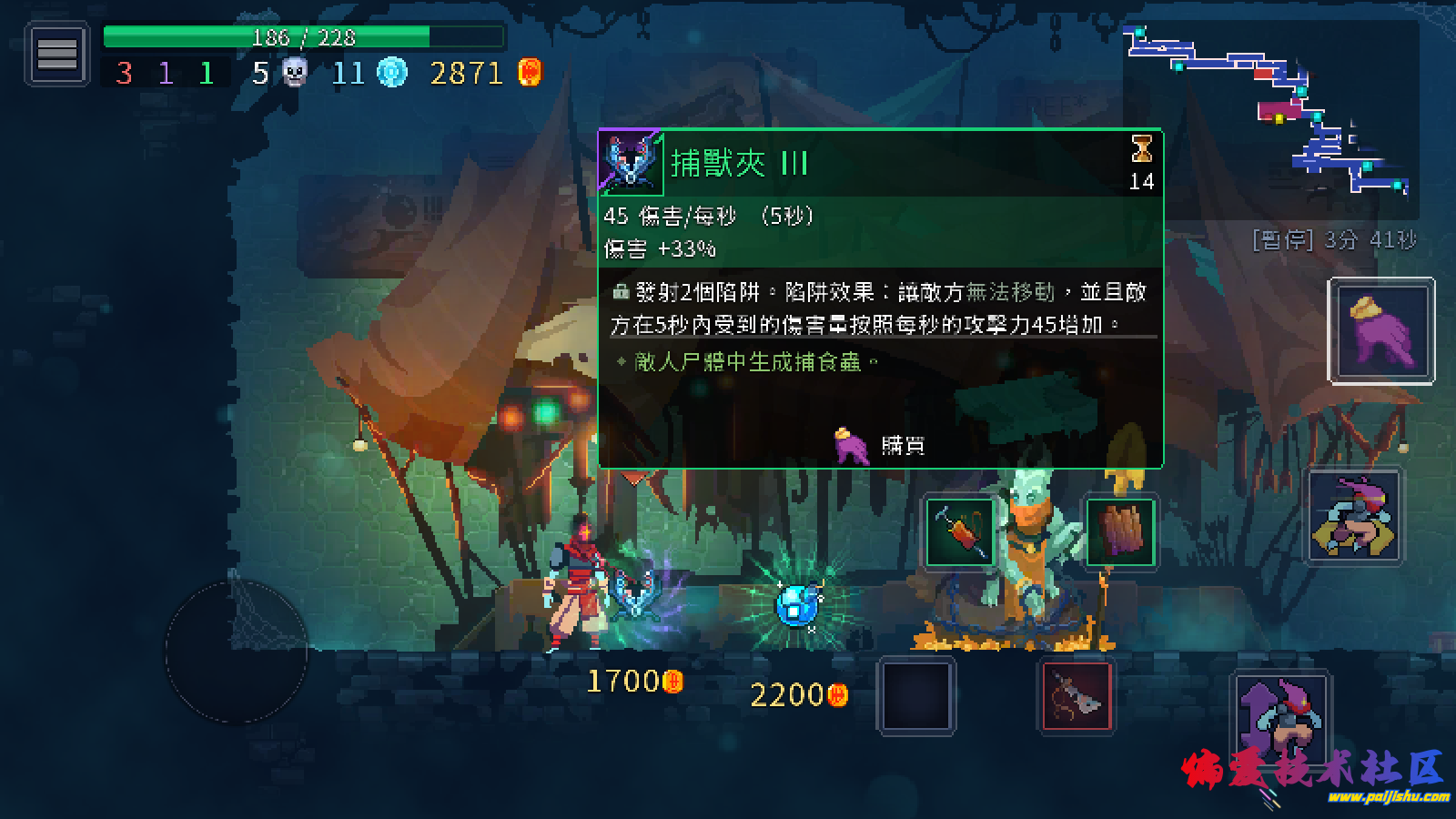Buy the trap via 購買 button
This screenshot has width=1456, height=819.
881,445
